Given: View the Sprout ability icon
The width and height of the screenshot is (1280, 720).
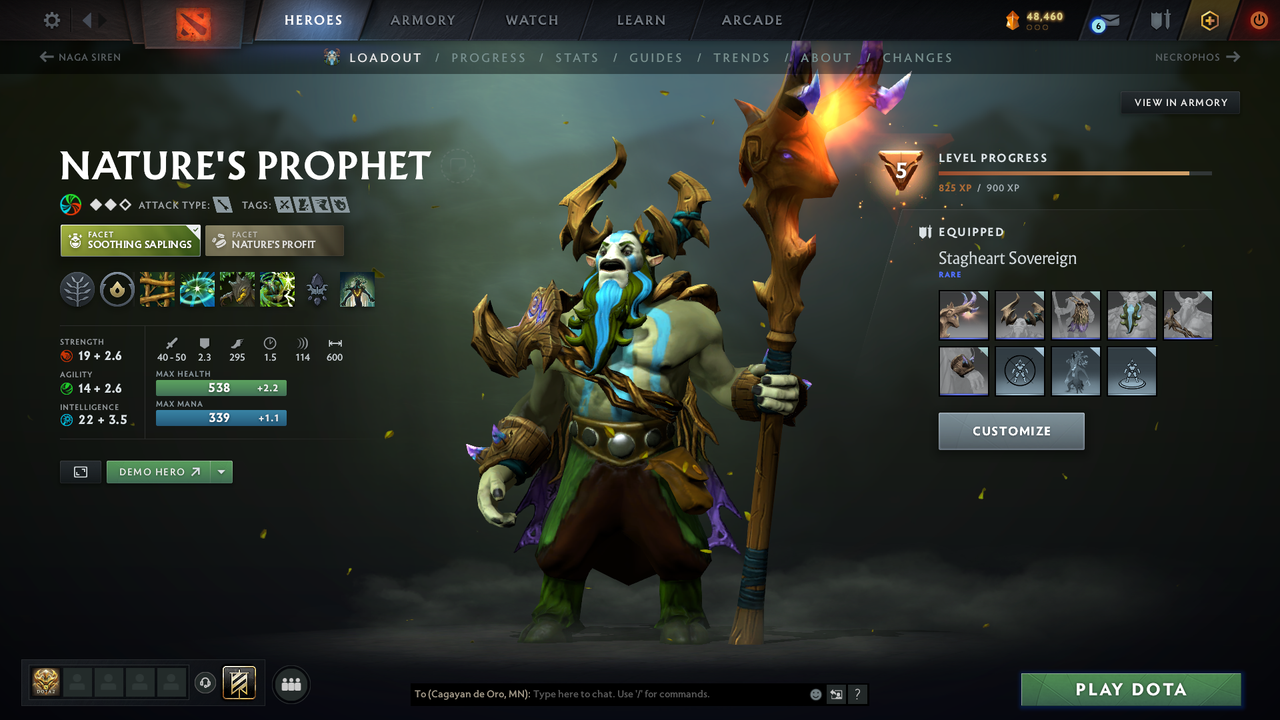Looking at the screenshot, I should click(156, 289).
